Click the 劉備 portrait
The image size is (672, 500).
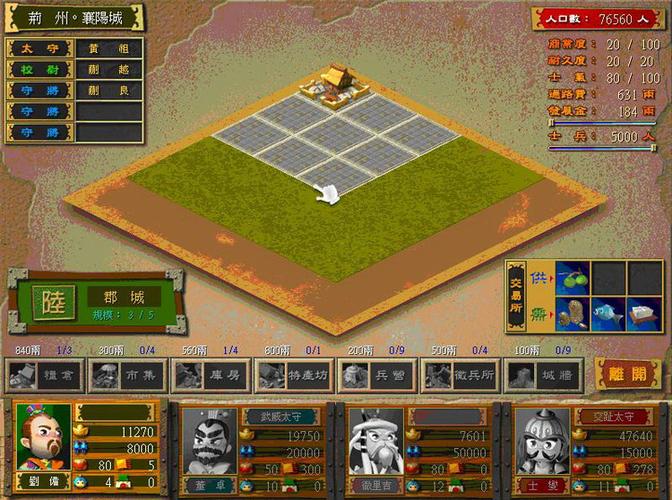click(x=44, y=436)
